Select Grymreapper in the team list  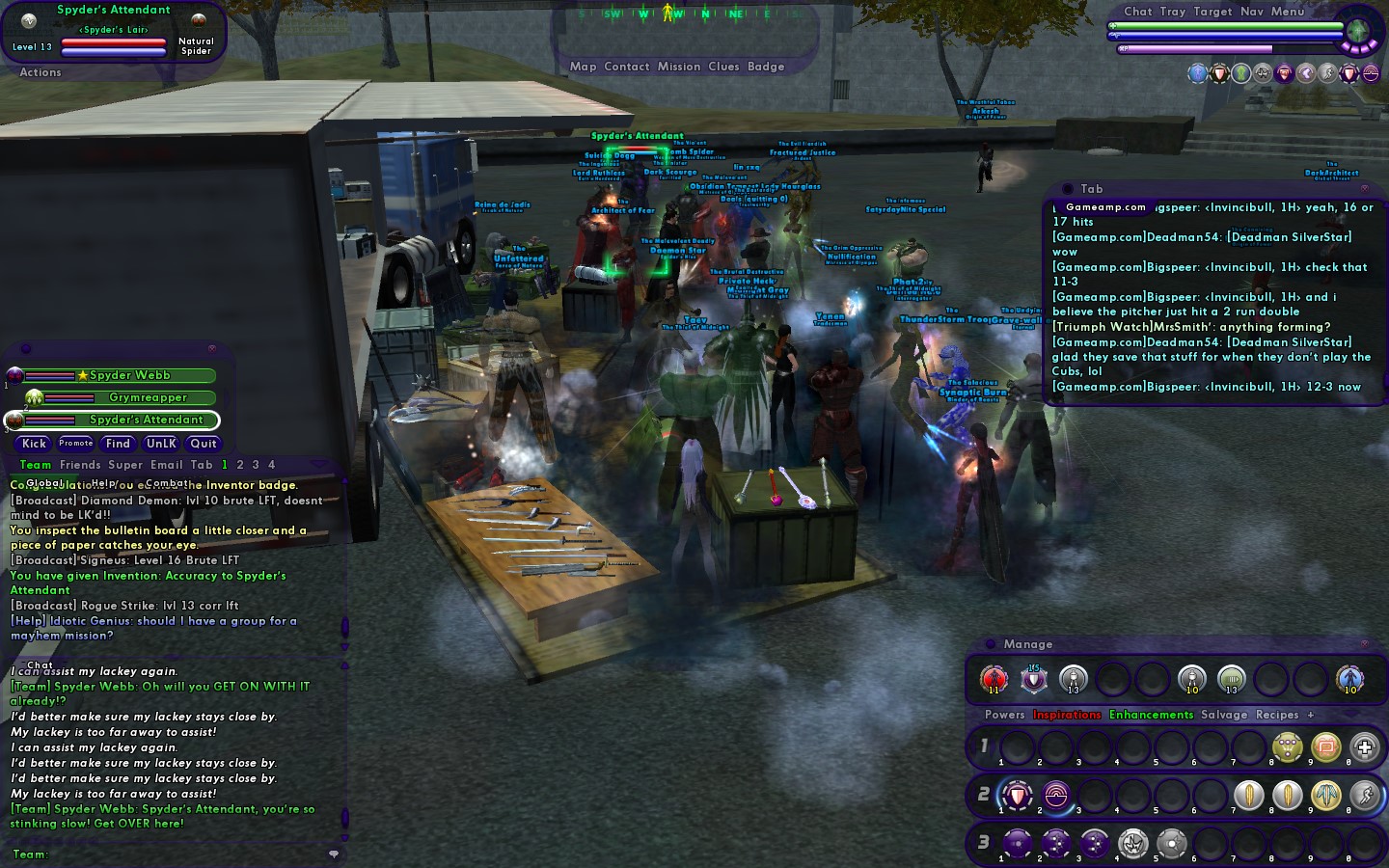(x=148, y=397)
